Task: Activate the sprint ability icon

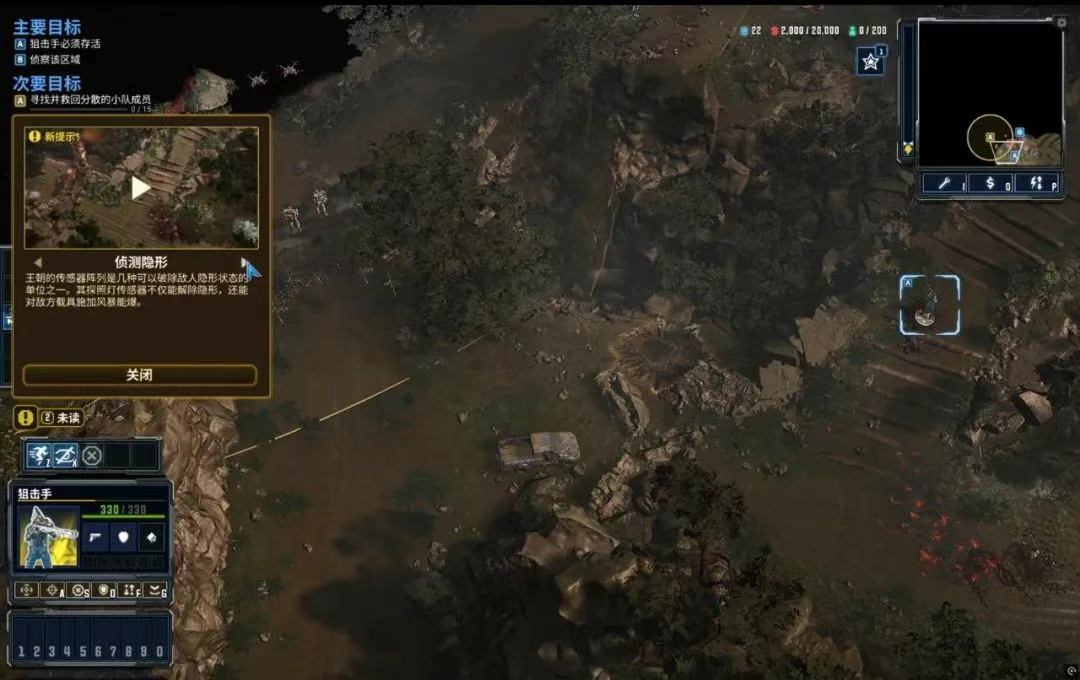Action: pyautogui.click(x=39, y=456)
